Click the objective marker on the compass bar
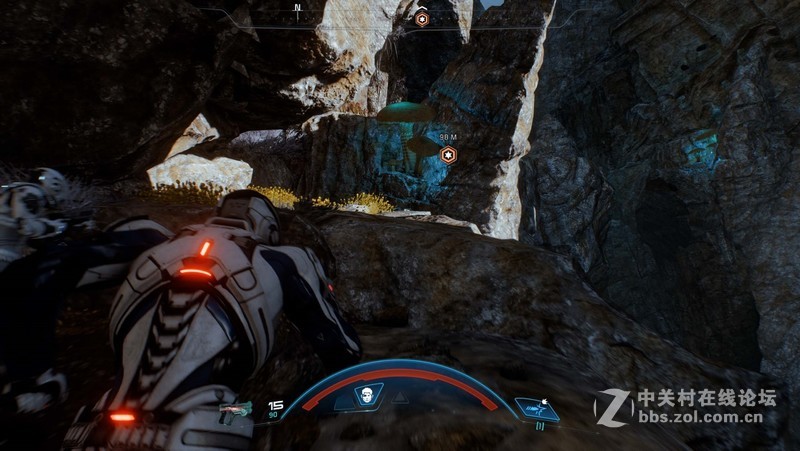Image resolution: width=800 pixels, height=451 pixels. pos(422,18)
